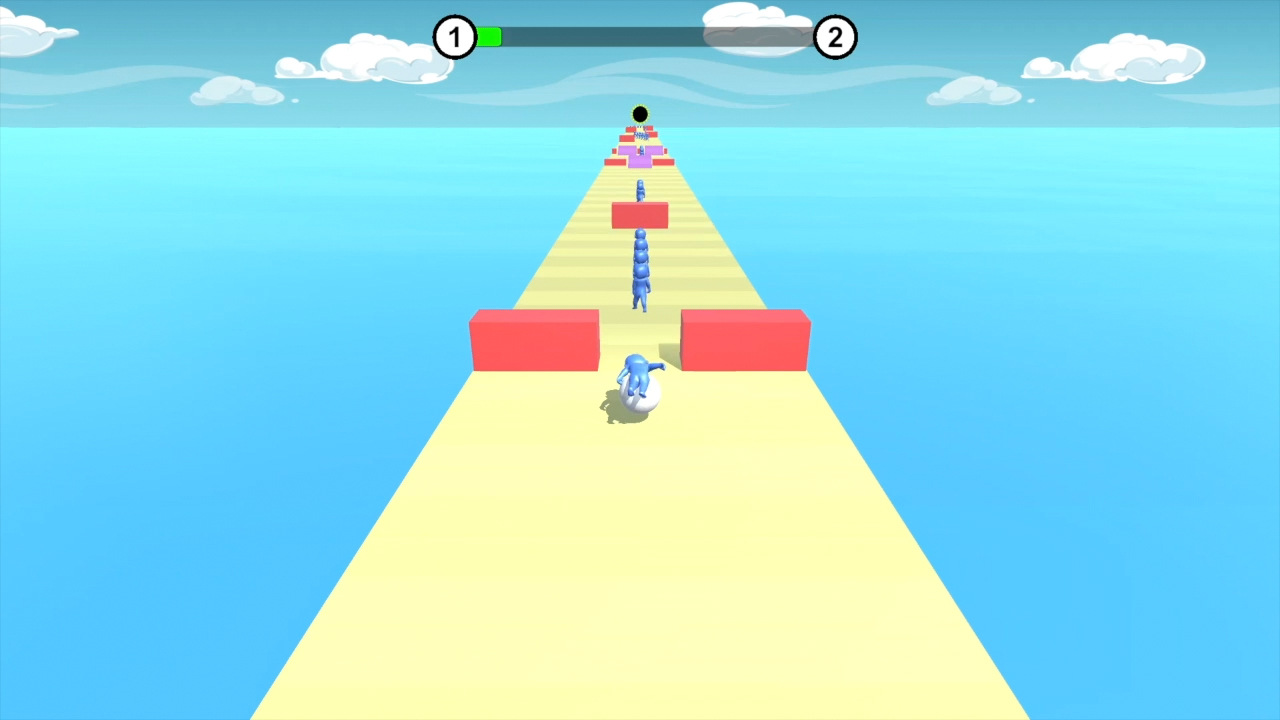This screenshot has height=720, width=1280.
Task: Tap the gap between the two red blocks
Action: tap(640, 335)
